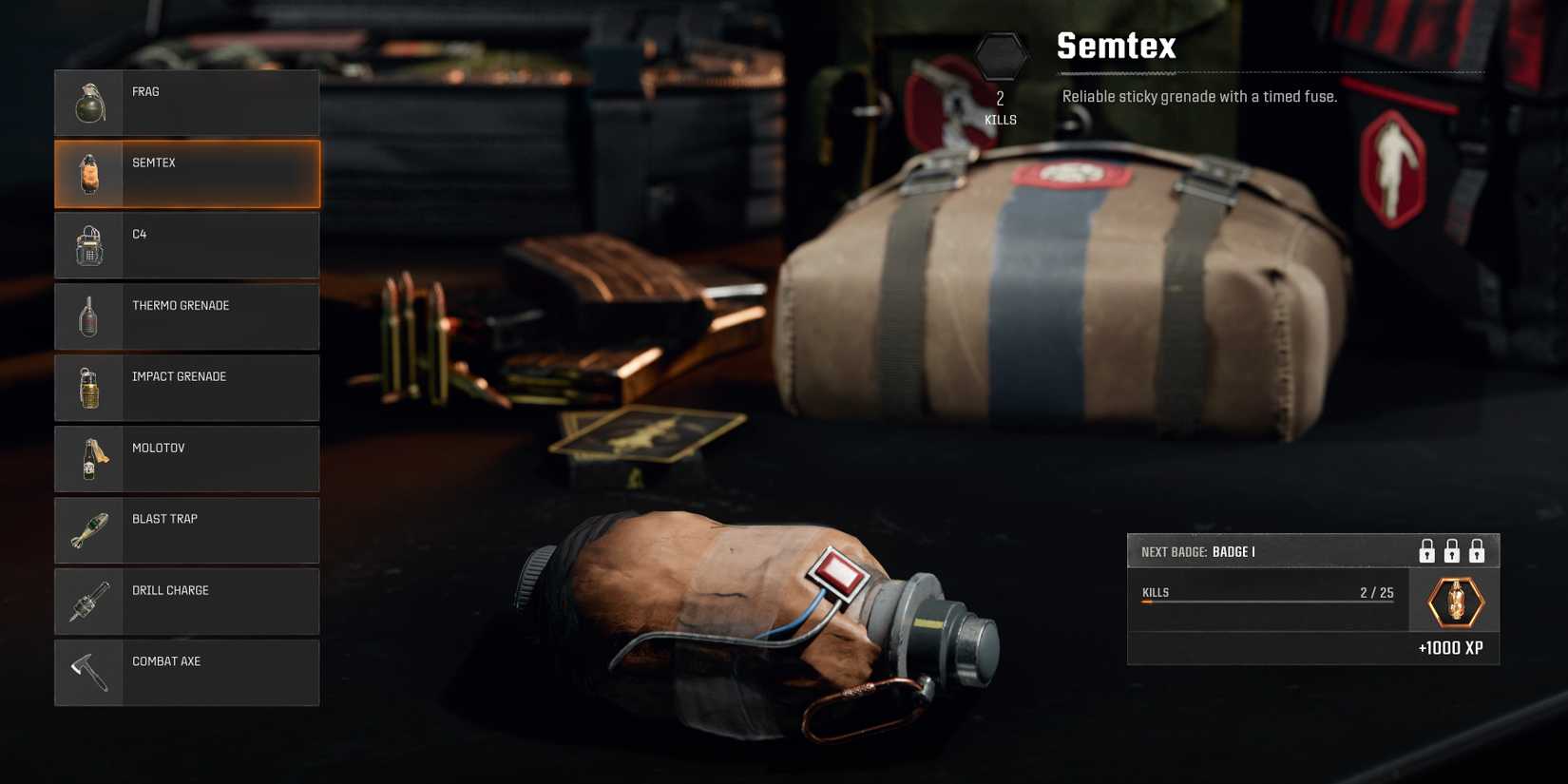Click the middle padlock icon
Image resolution: width=1568 pixels, height=784 pixels.
(x=1451, y=550)
